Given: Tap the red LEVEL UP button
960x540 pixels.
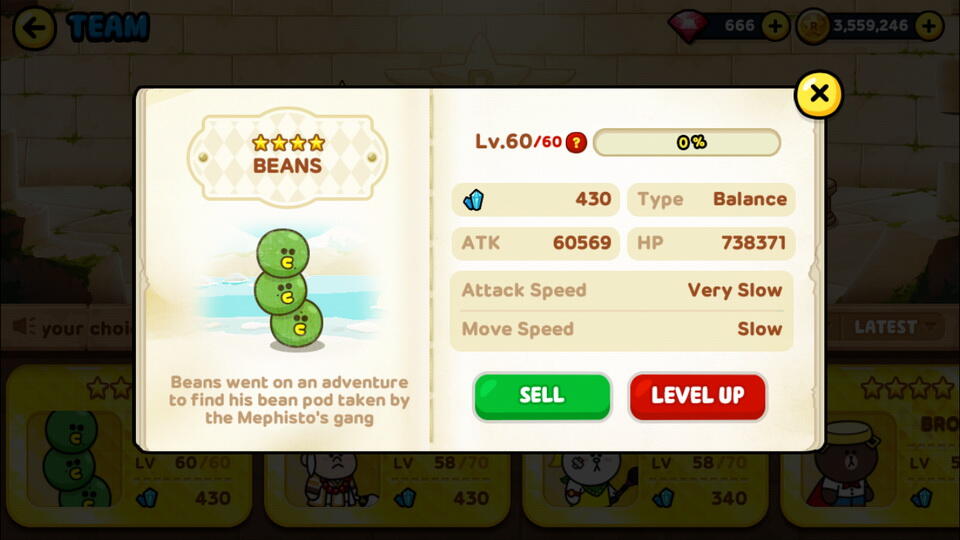Looking at the screenshot, I should (697, 396).
